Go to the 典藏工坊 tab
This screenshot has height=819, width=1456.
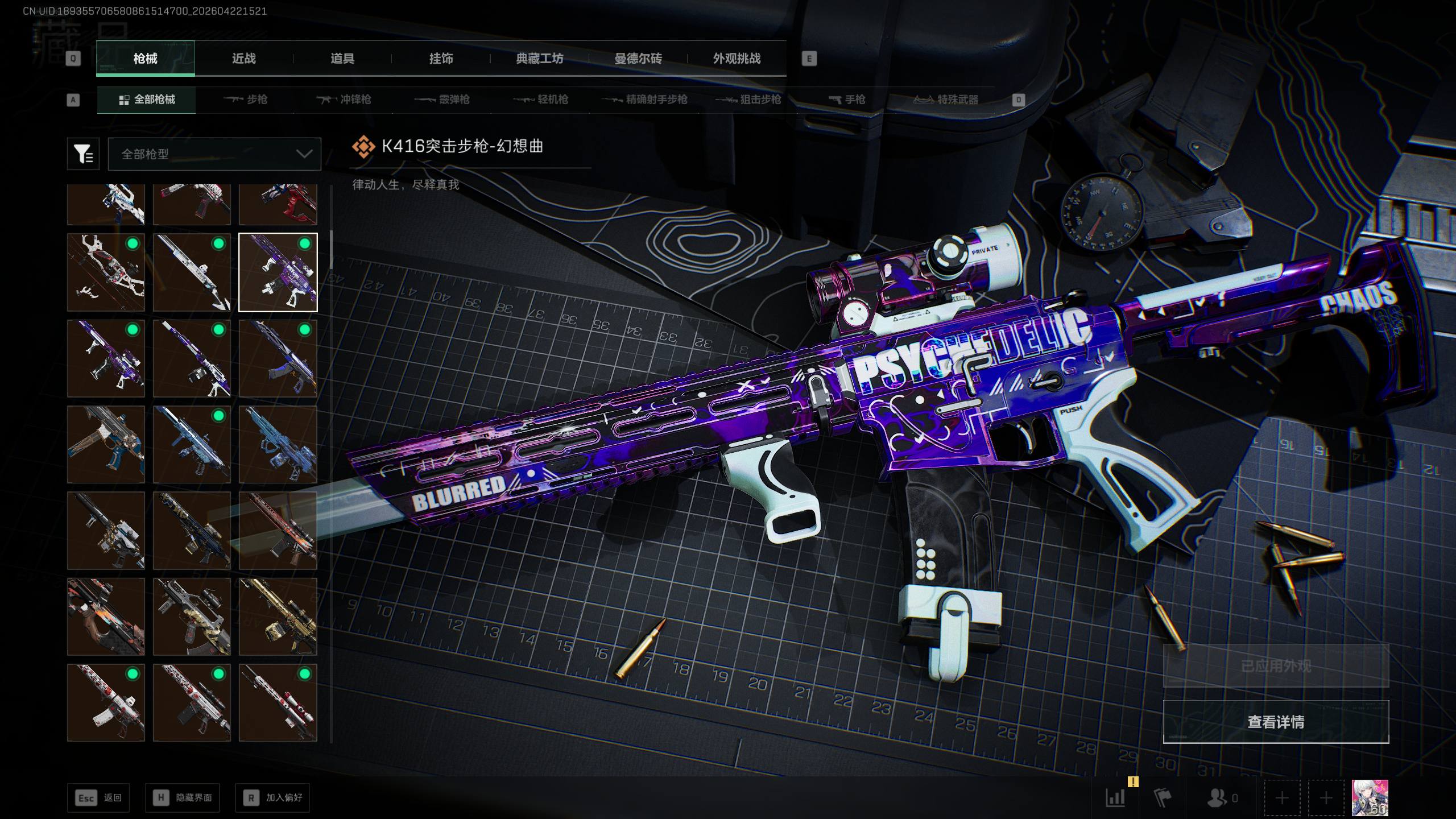point(539,59)
